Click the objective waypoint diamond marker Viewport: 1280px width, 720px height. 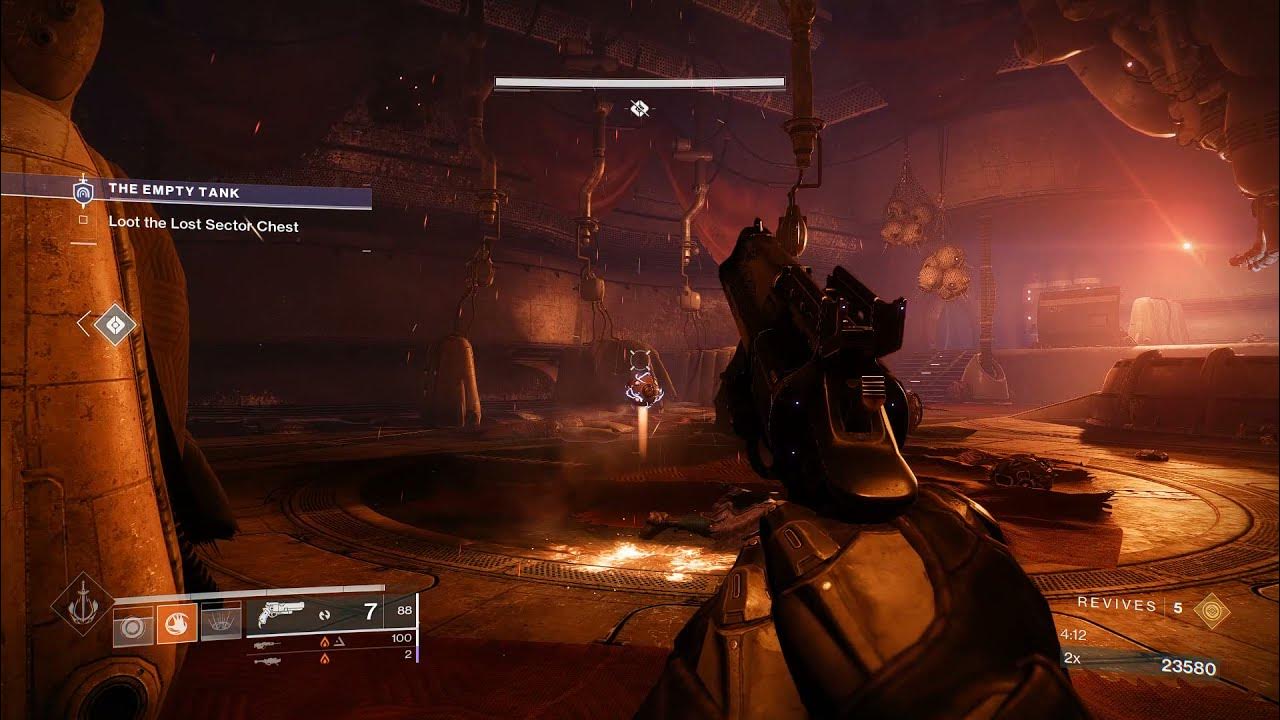[115, 324]
